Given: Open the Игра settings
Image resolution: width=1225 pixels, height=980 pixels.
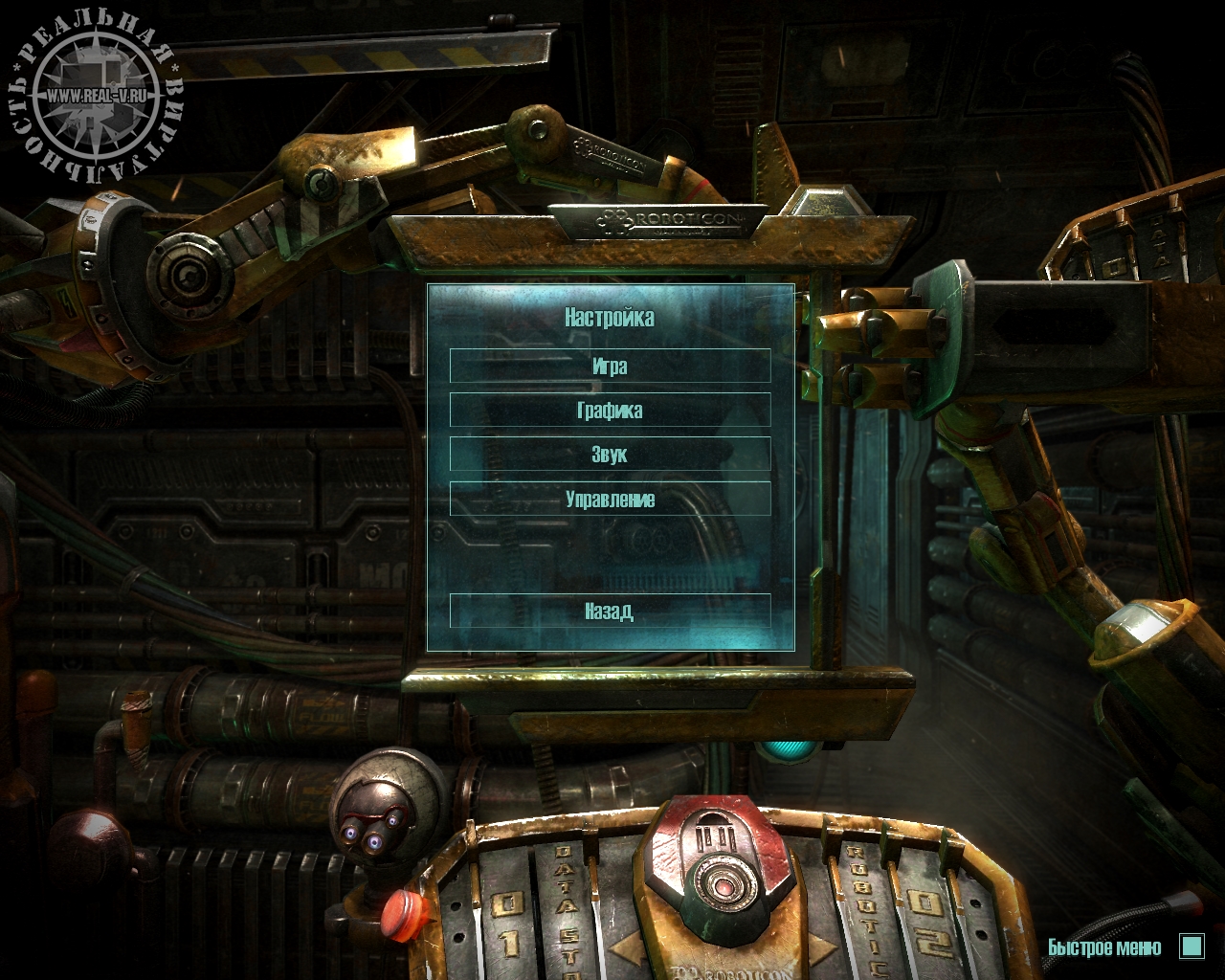Looking at the screenshot, I should click(x=610, y=367).
